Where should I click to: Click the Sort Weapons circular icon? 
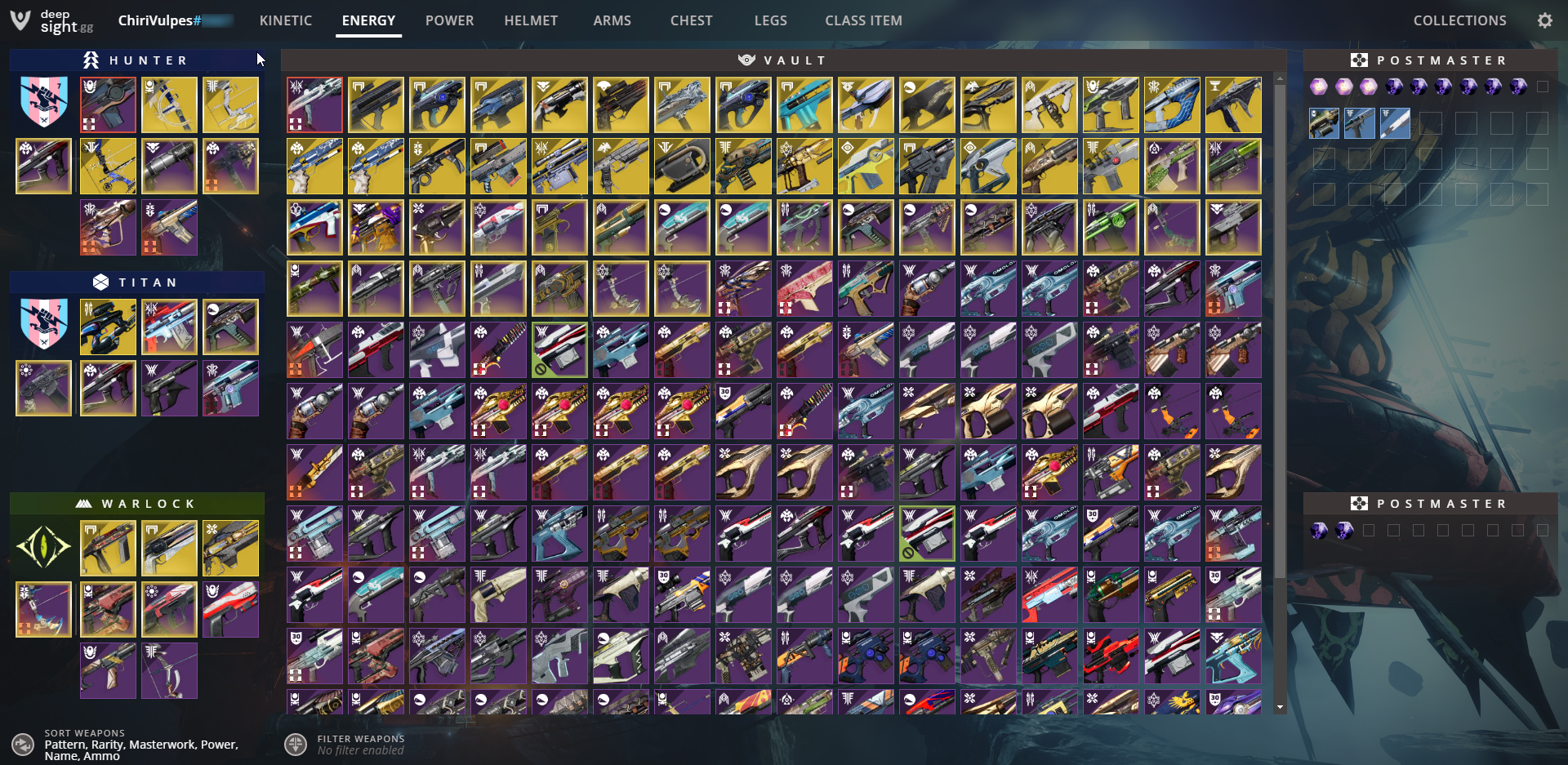coord(23,745)
